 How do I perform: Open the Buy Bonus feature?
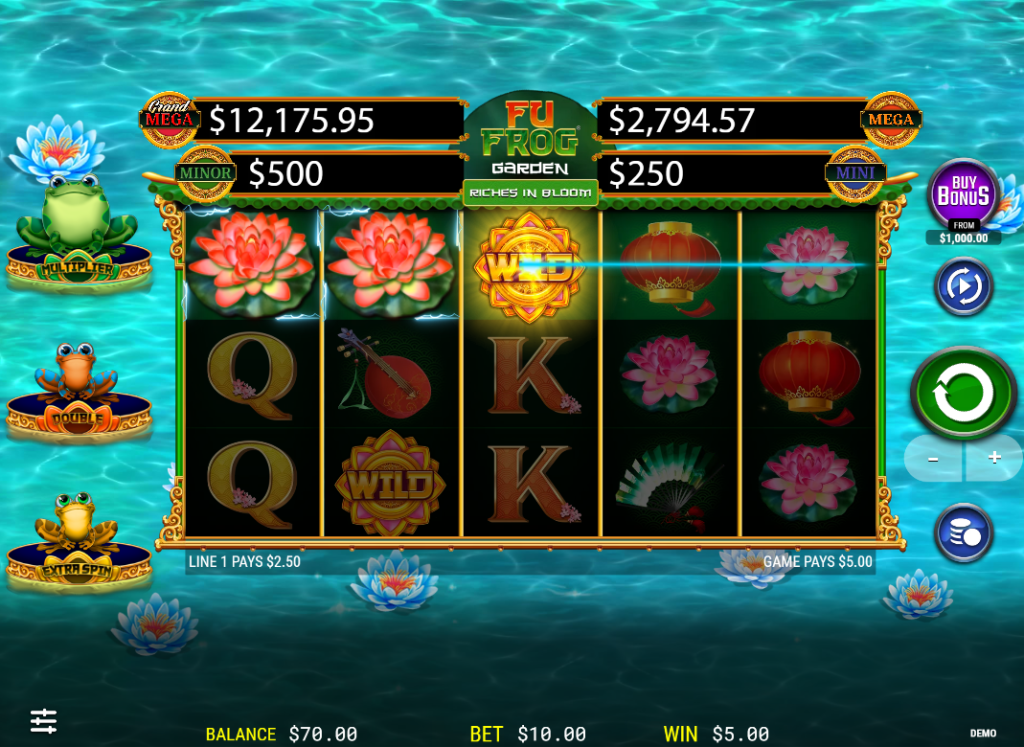964,195
